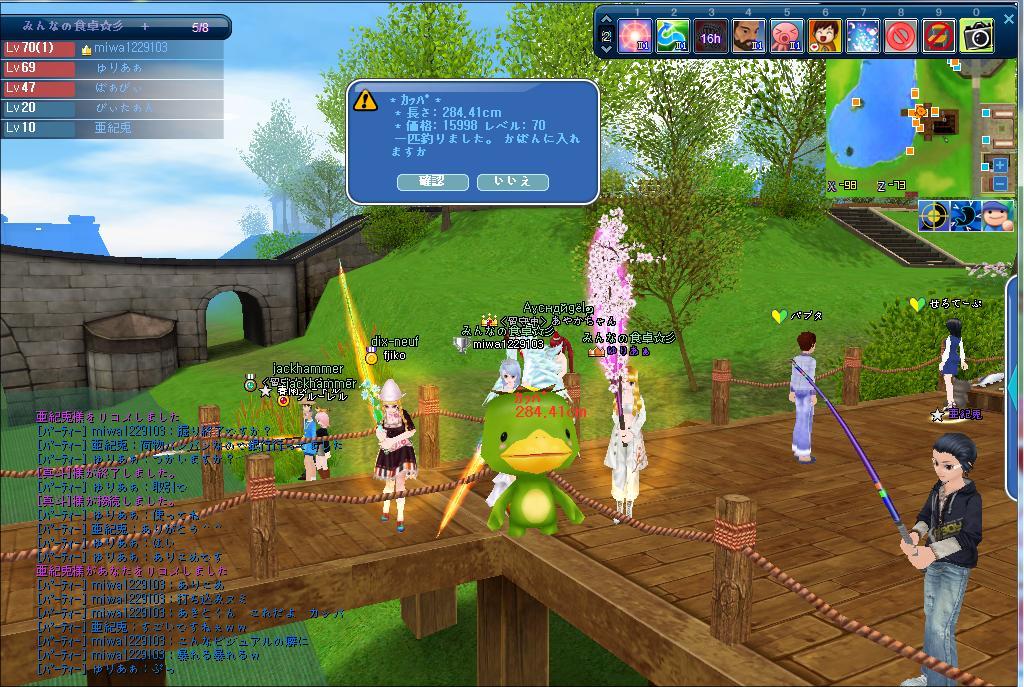Zoom in the minimap with plus
This screenshot has height=687, width=1024.
1000,165
